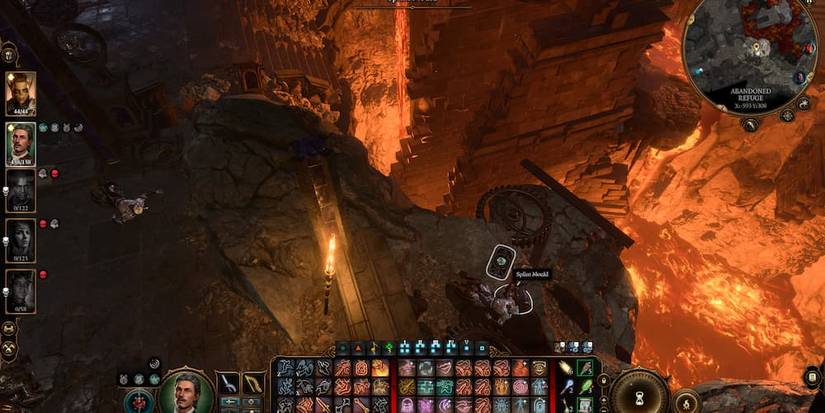This screenshot has width=825, height=413.
Task: Click the top-left hotbar ability slot
Action: (285, 368)
